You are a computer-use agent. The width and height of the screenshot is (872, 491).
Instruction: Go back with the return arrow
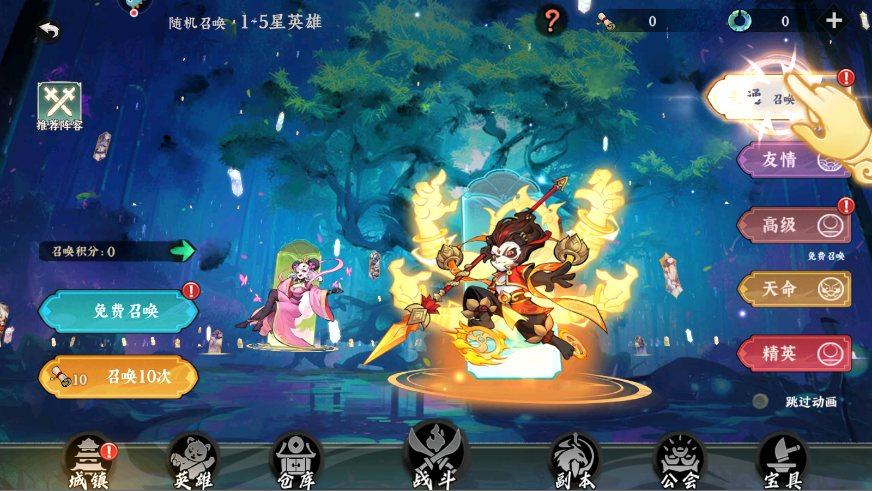[47, 31]
